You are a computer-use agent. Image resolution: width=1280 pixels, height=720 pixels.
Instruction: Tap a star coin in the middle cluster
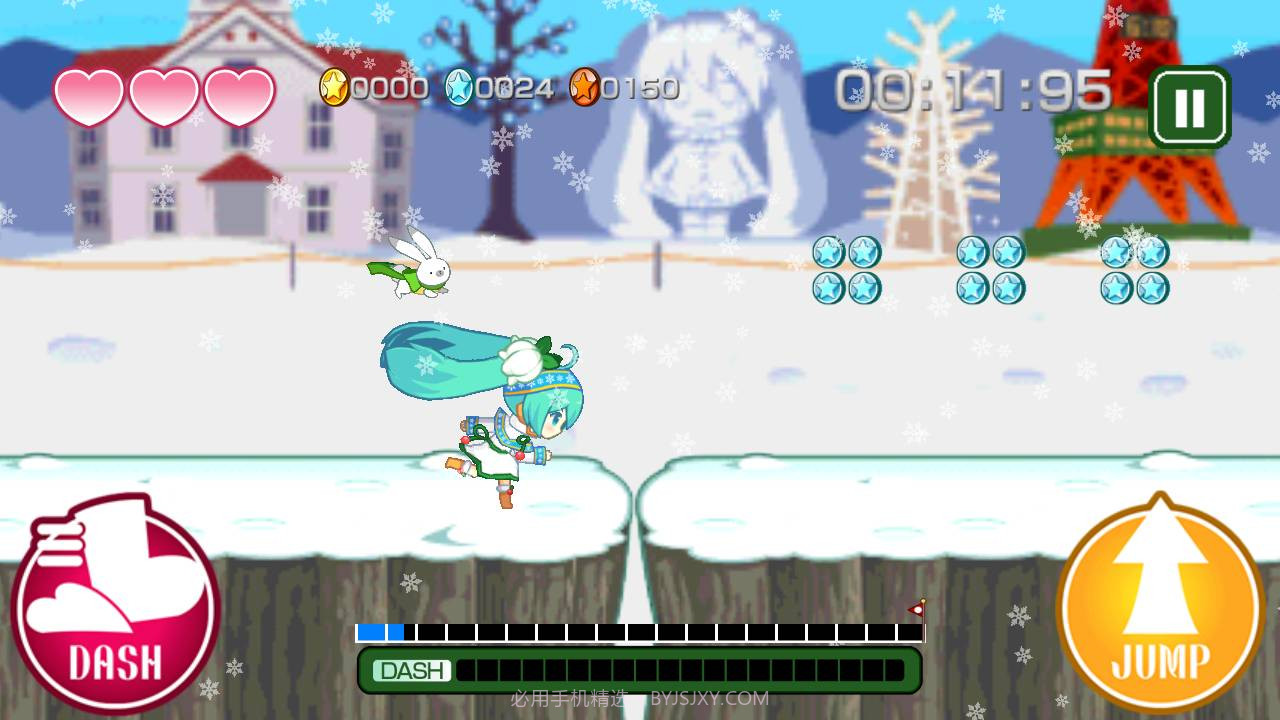[x=970, y=254]
